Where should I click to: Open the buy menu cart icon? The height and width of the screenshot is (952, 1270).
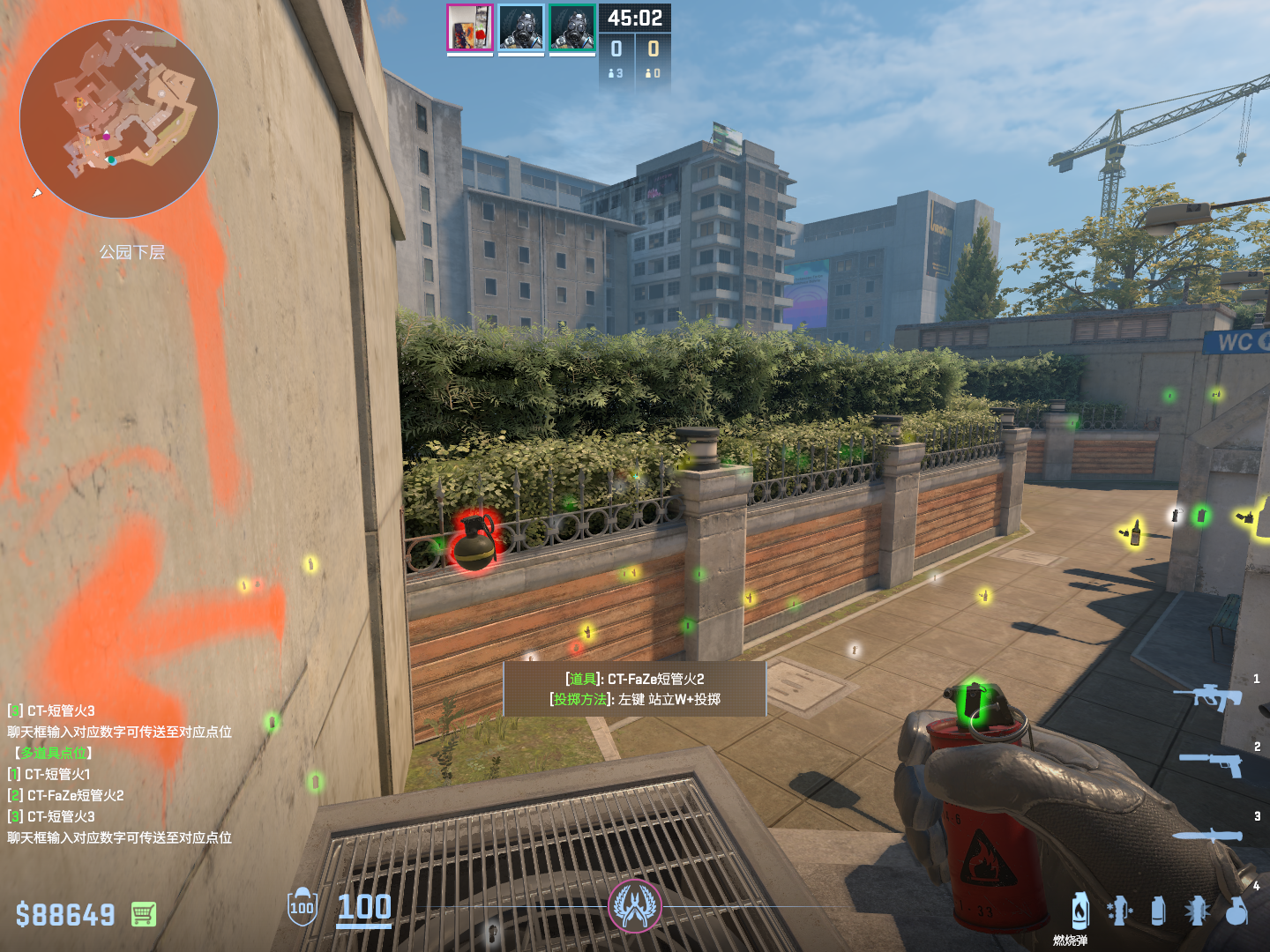143,914
